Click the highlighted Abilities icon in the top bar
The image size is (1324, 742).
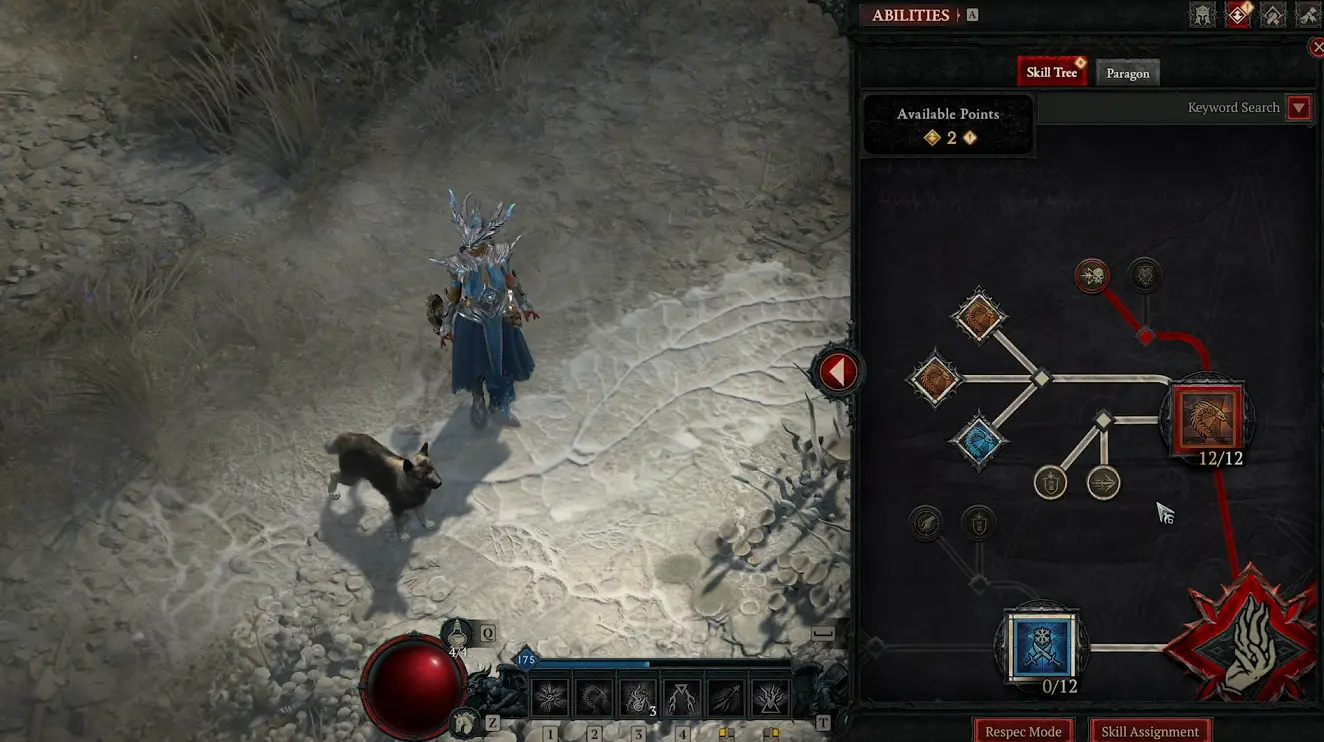tap(1237, 14)
